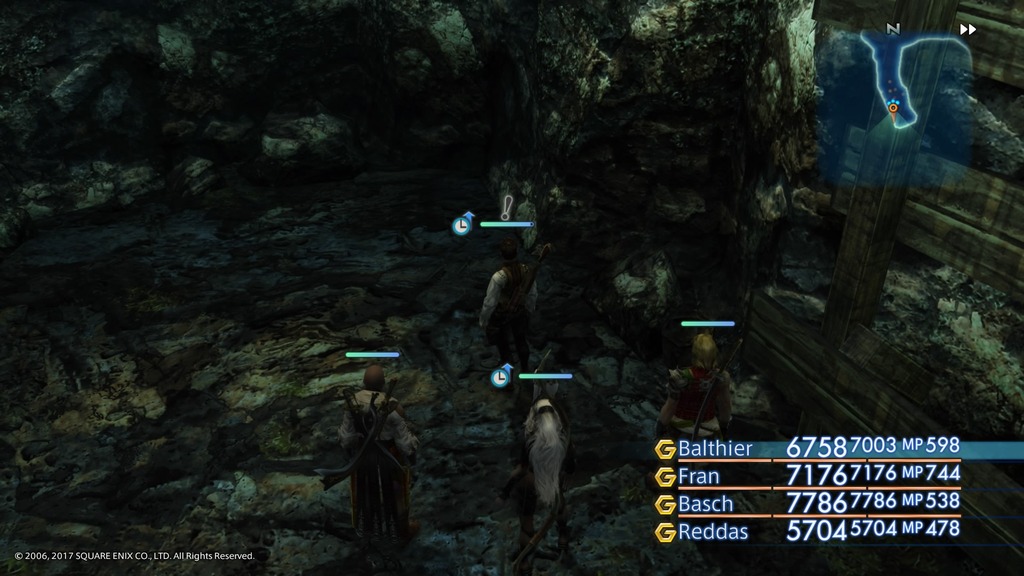Select Balthier in the party list
This screenshot has width=1024, height=576.
(715, 448)
